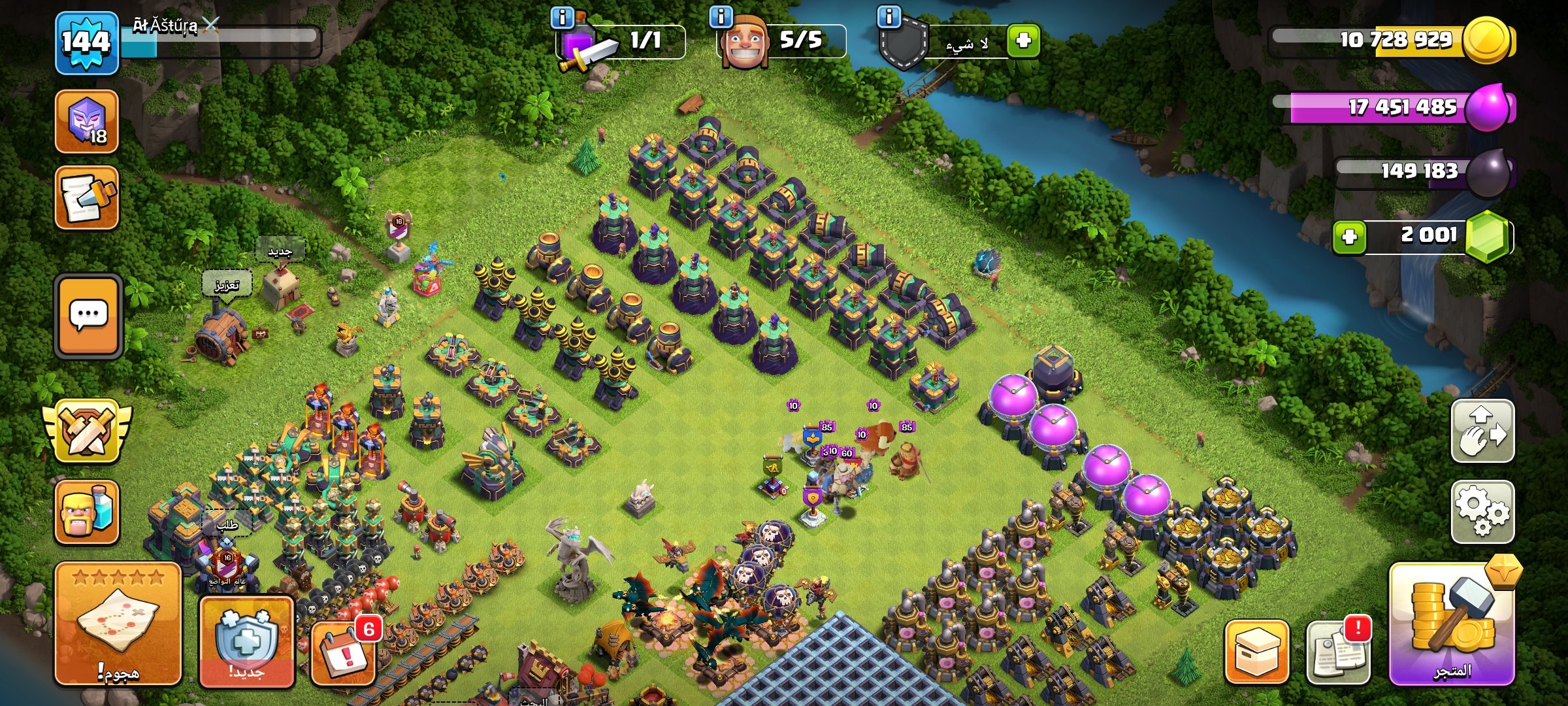Image resolution: width=1568 pixels, height=706 pixels.
Task: Show shield info via its blue info icon
Action: click(x=889, y=17)
